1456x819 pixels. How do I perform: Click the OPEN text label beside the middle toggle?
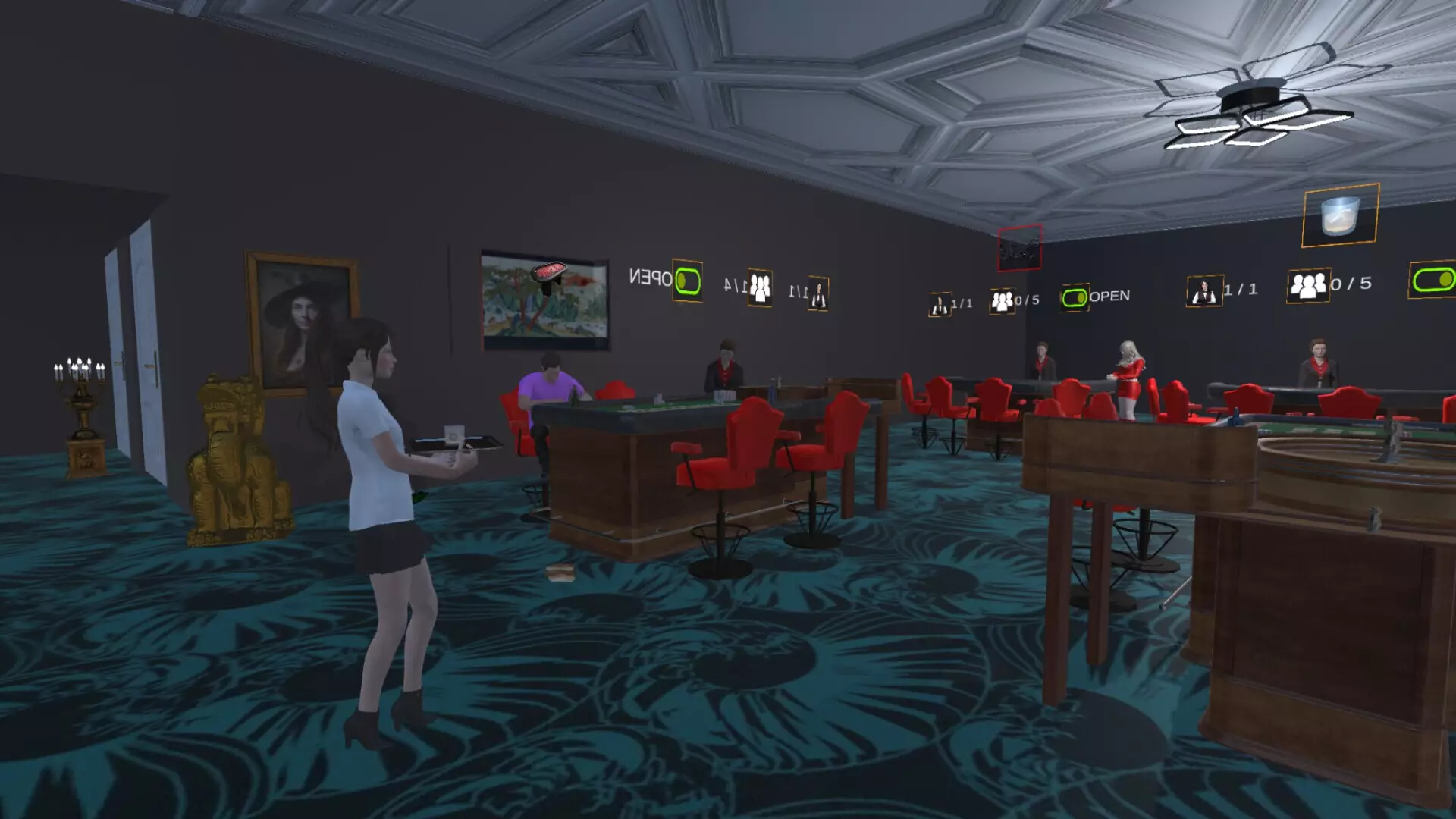(1110, 296)
